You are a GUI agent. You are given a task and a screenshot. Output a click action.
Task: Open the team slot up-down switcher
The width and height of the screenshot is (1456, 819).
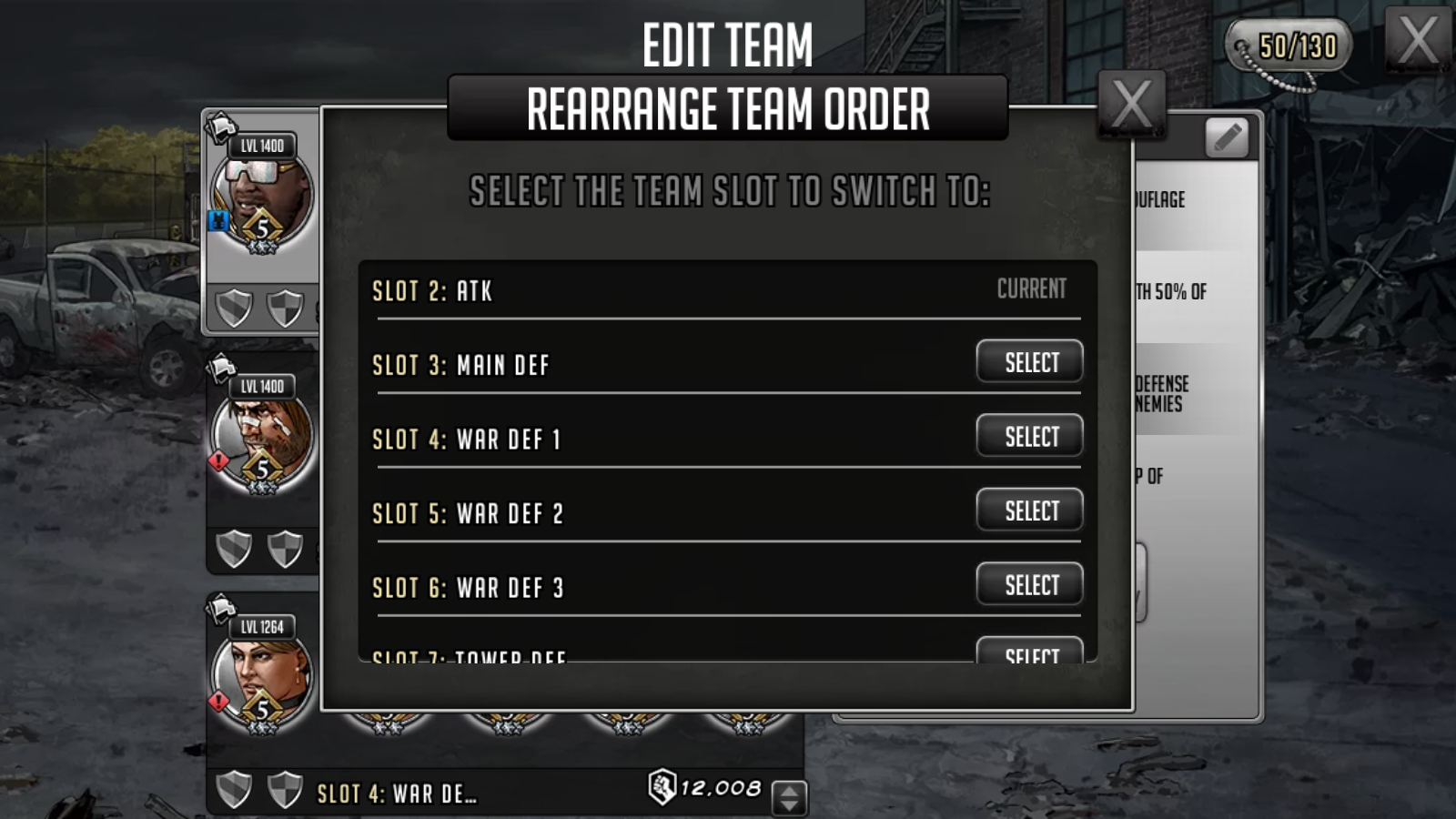789,798
